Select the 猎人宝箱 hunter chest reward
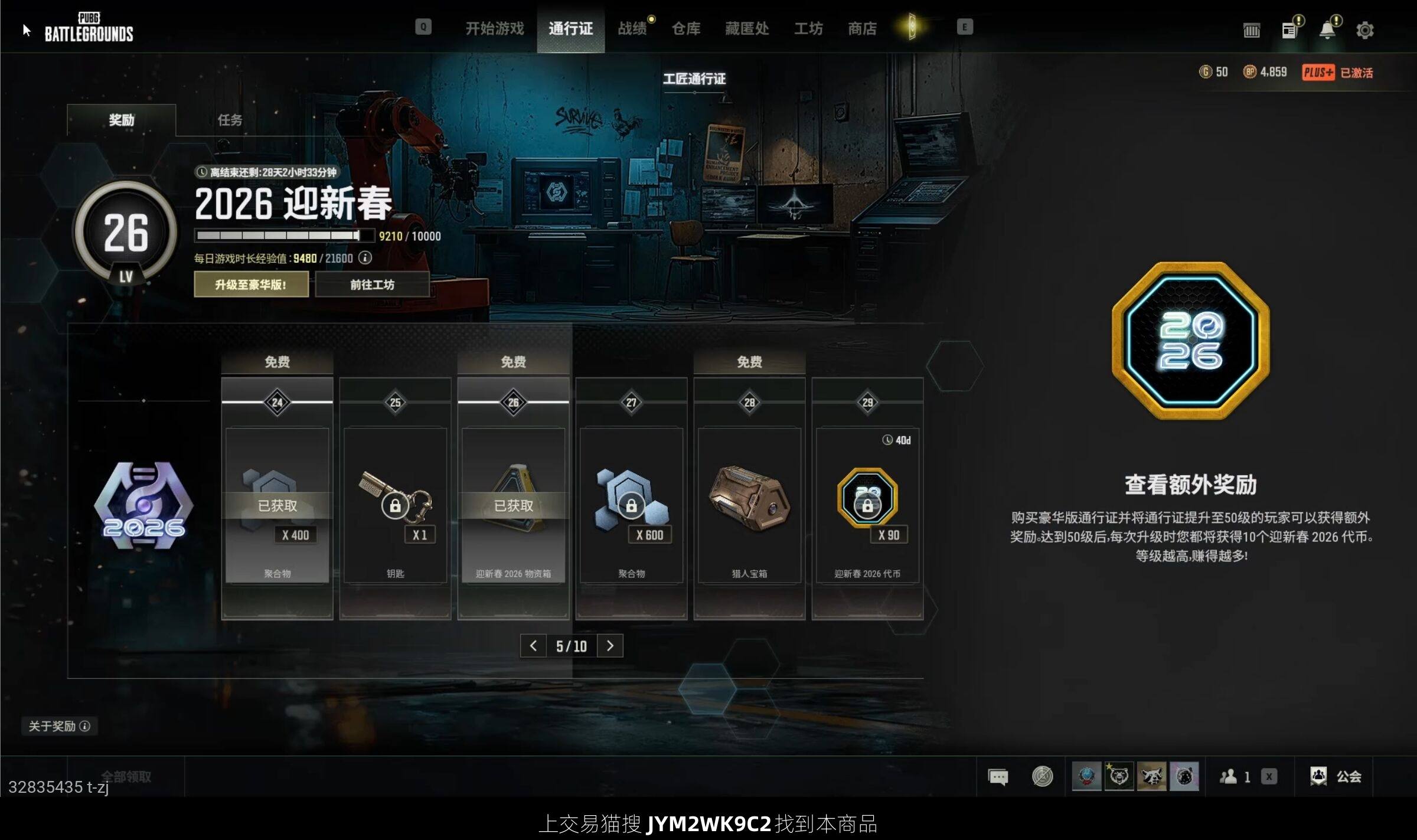1417x840 pixels. click(749, 505)
